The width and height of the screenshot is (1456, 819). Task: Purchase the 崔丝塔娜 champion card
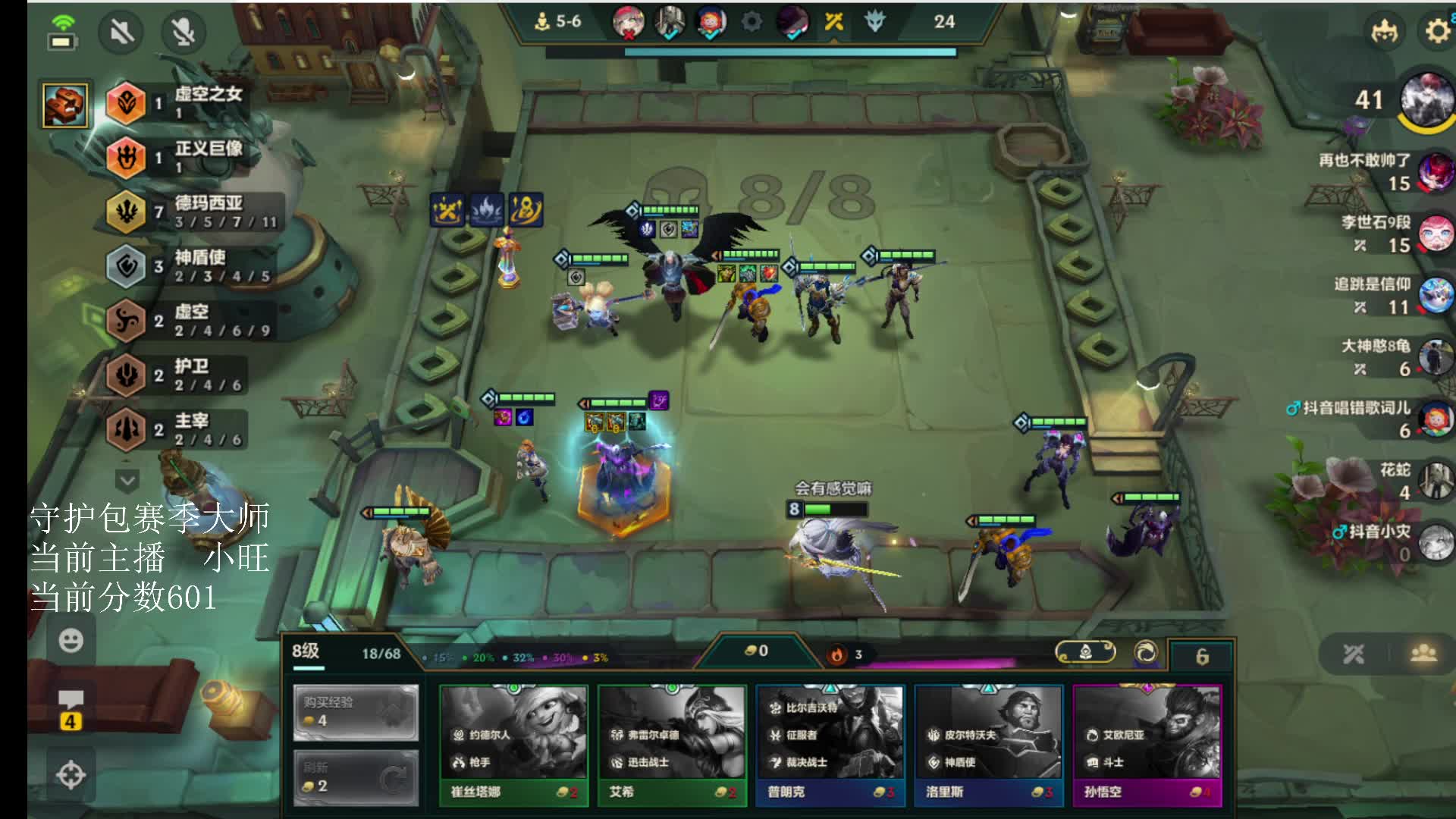coord(513,743)
